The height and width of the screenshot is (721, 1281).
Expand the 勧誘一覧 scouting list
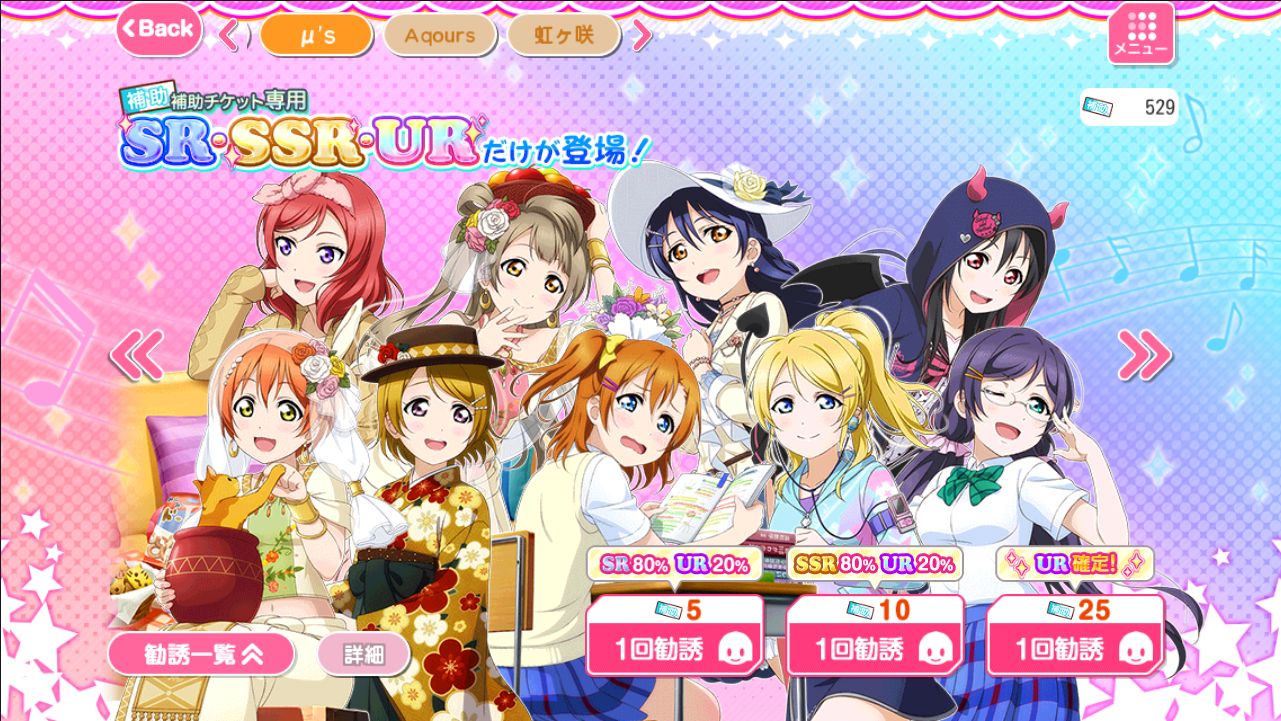coord(201,654)
